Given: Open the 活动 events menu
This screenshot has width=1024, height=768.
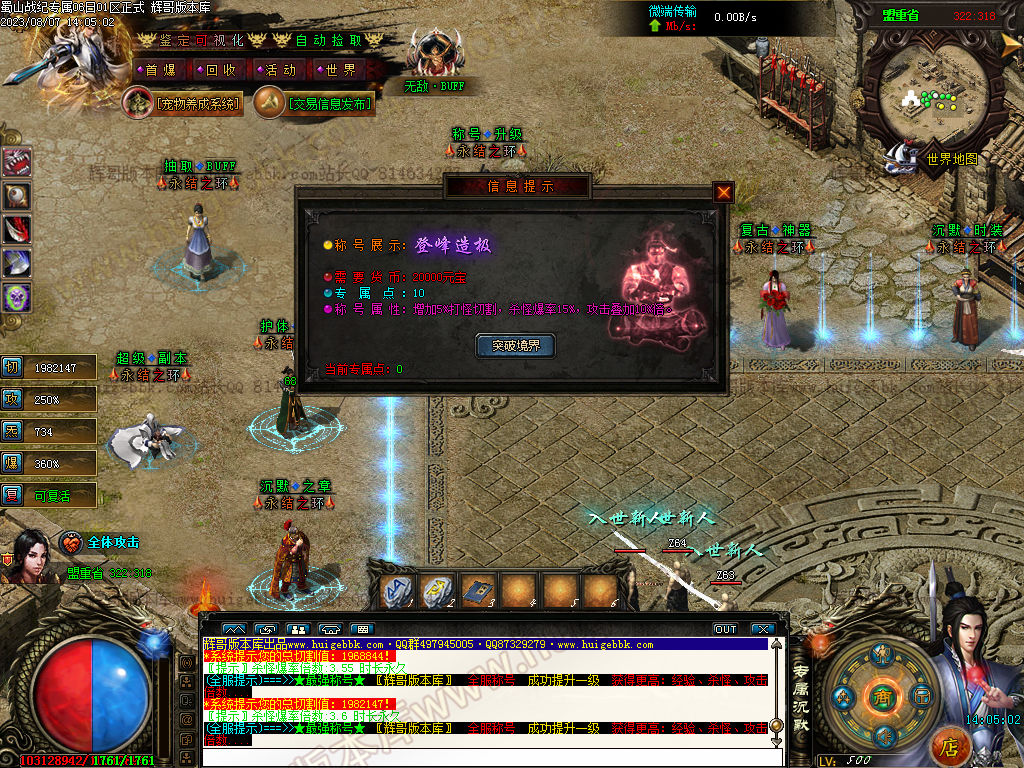Looking at the screenshot, I should click(280, 70).
